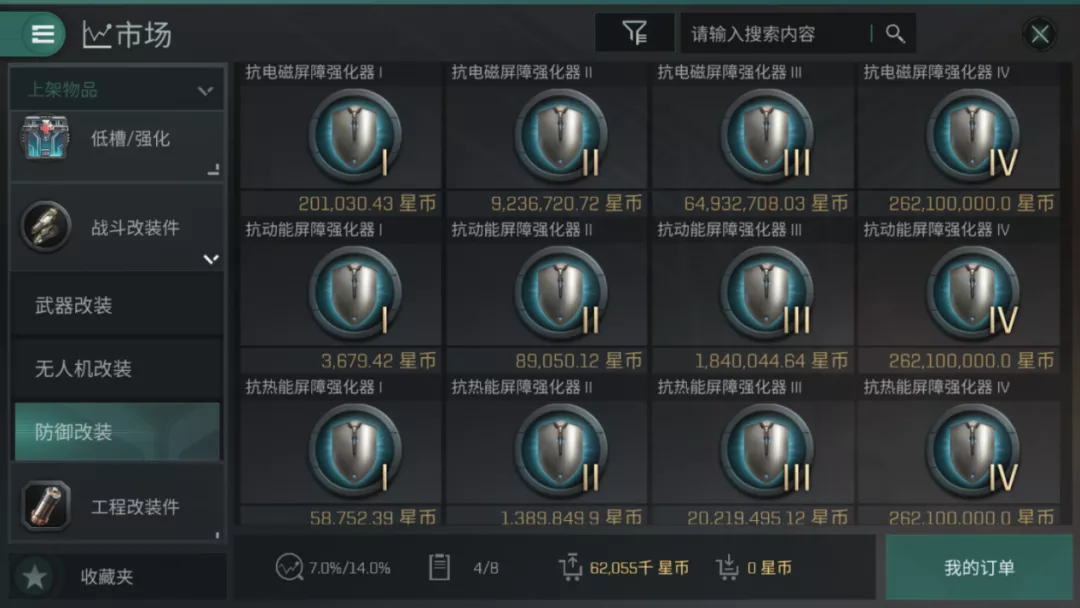
Task: Select the 低槽/强化 category
Action: (117, 140)
